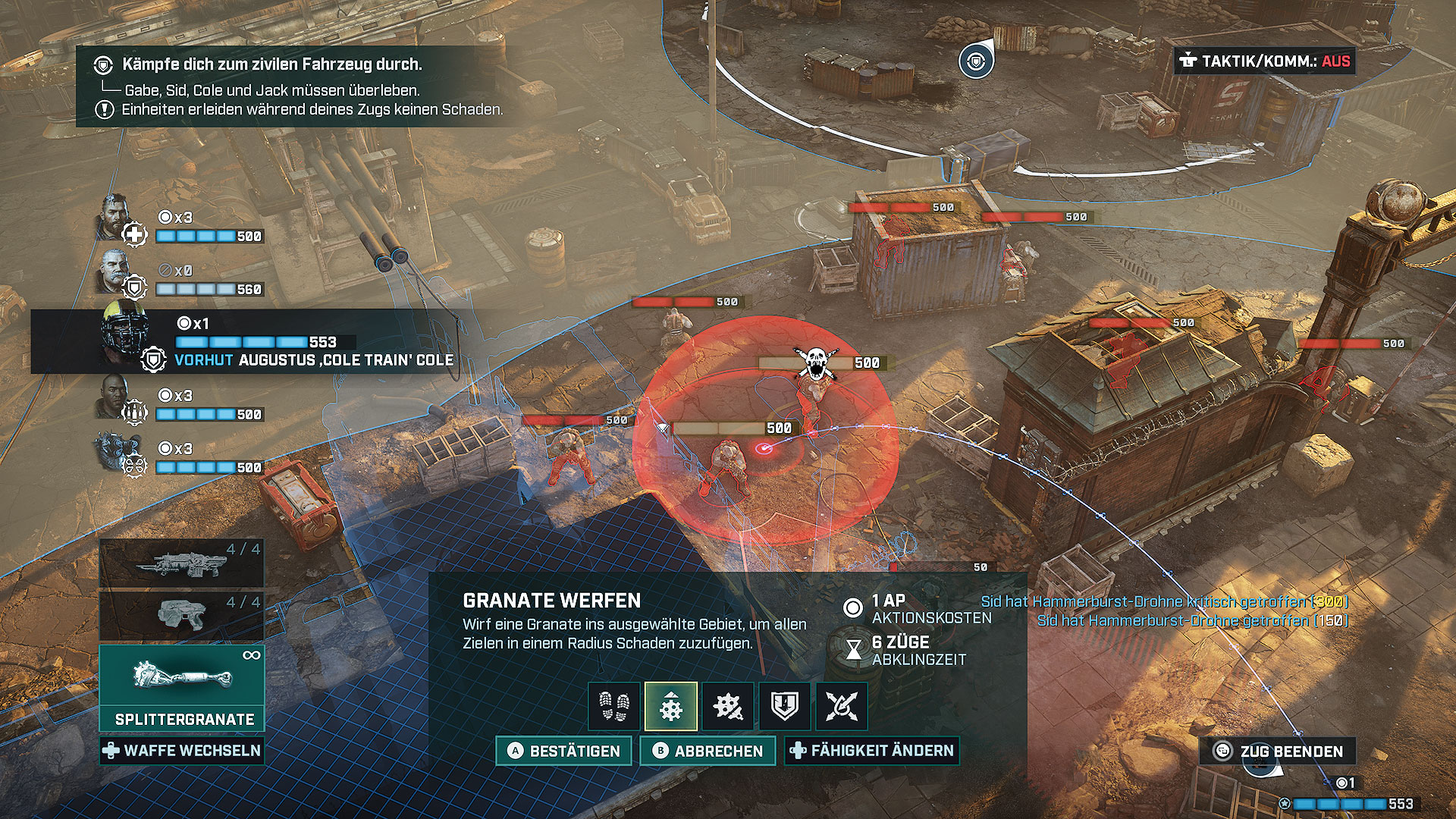Activate the shield with down arrow ability
The height and width of the screenshot is (819, 1456).
click(x=785, y=707)
